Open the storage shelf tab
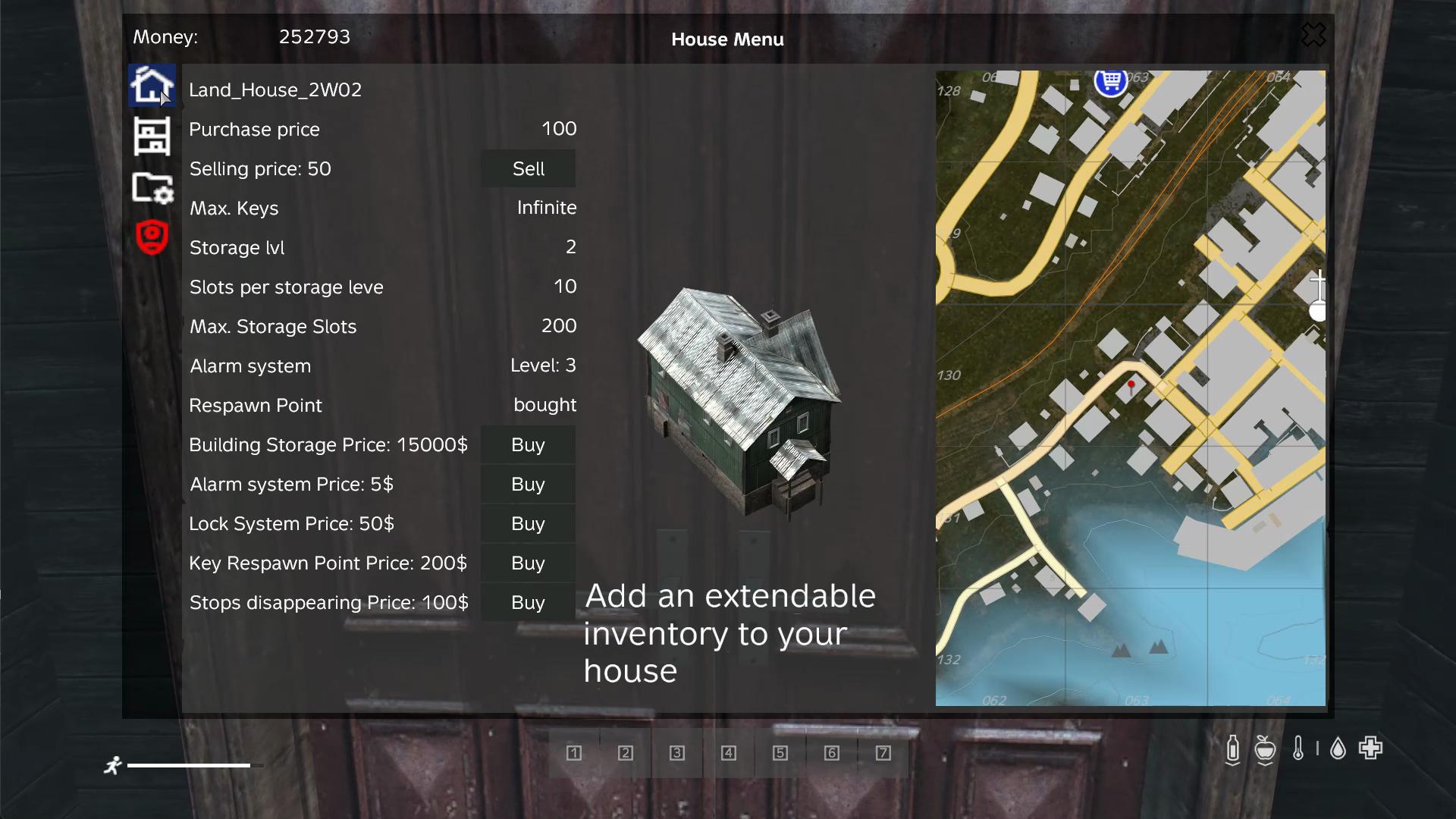This screenshot has width=1456, height=819. (152, 136)
